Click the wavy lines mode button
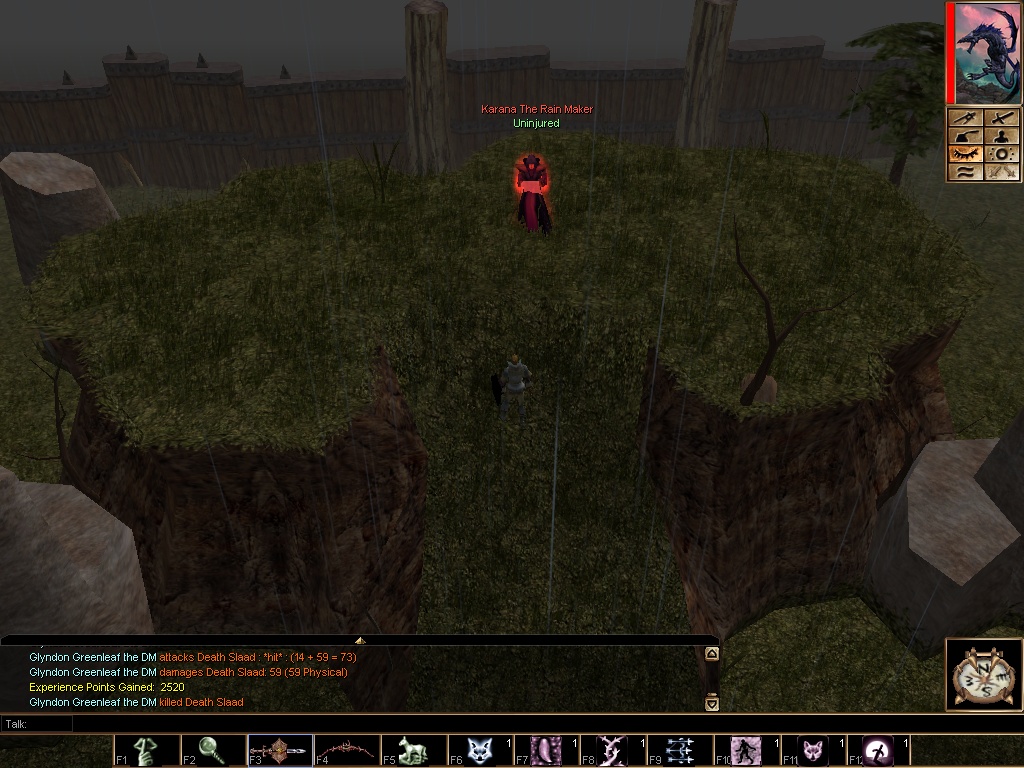This screenshot has height=768, width=1024. pyautogui.click(x=964, y=172)
